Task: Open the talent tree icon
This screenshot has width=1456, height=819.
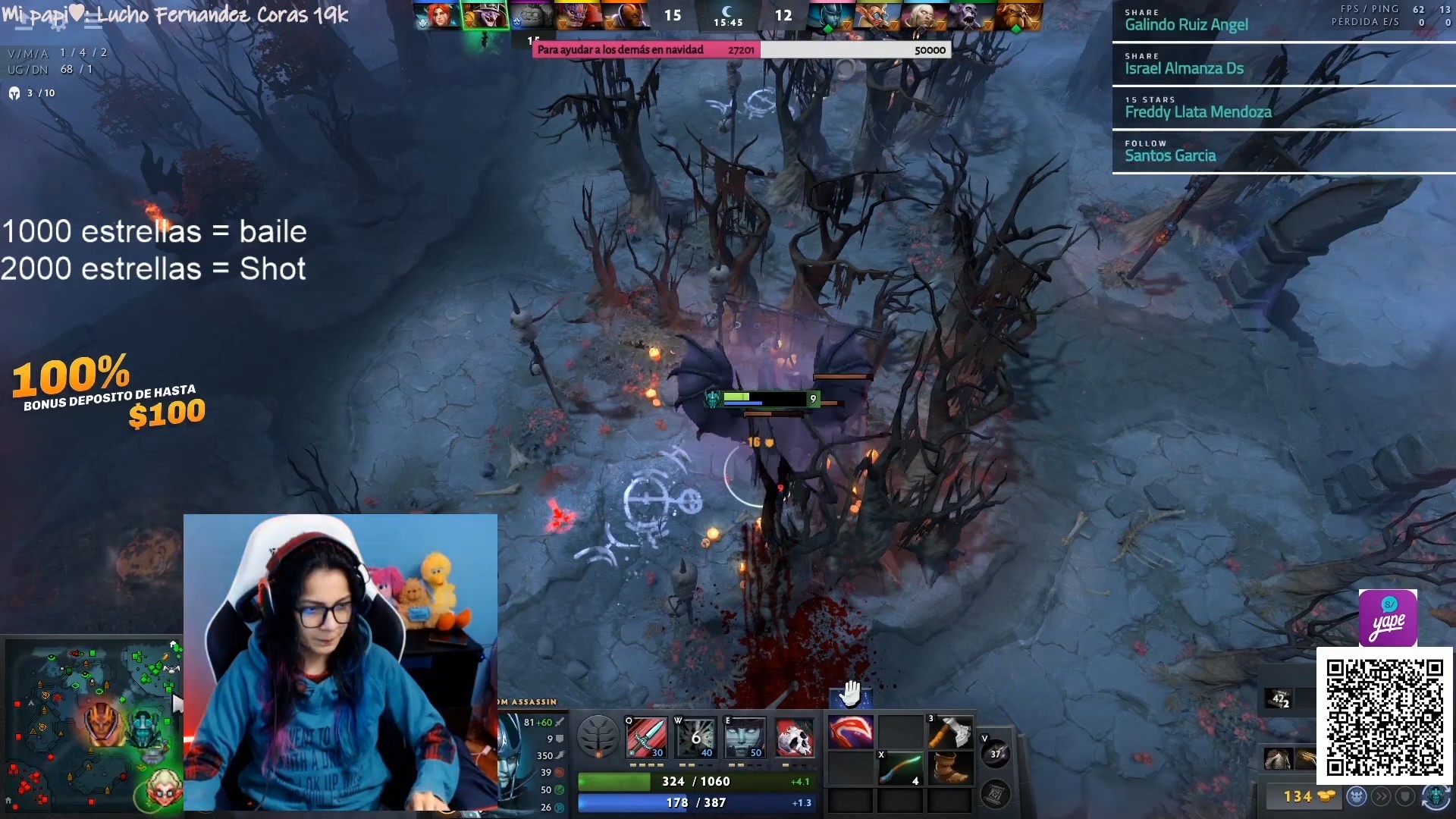Action: (x=598, y=736)
